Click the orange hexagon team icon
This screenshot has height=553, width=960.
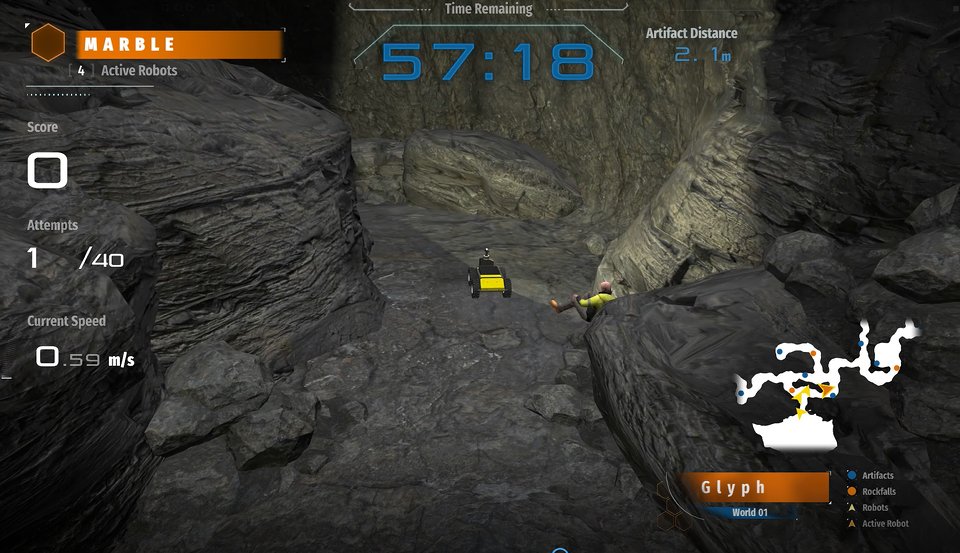tap(48, 43)
